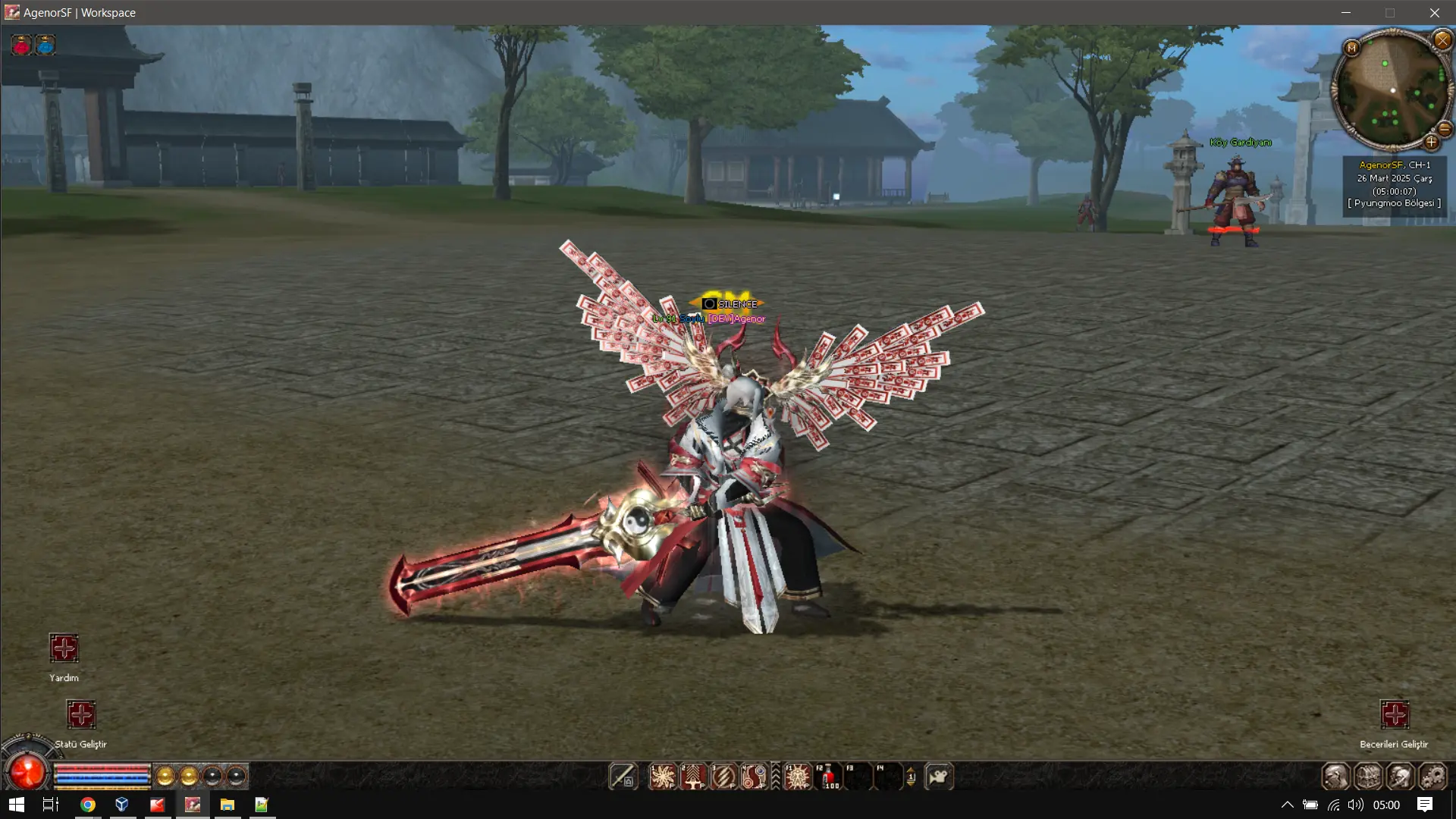Close the minimap with the X button
The height and width of the screenshot is (819, 1456).
[x=1442, y=40]
